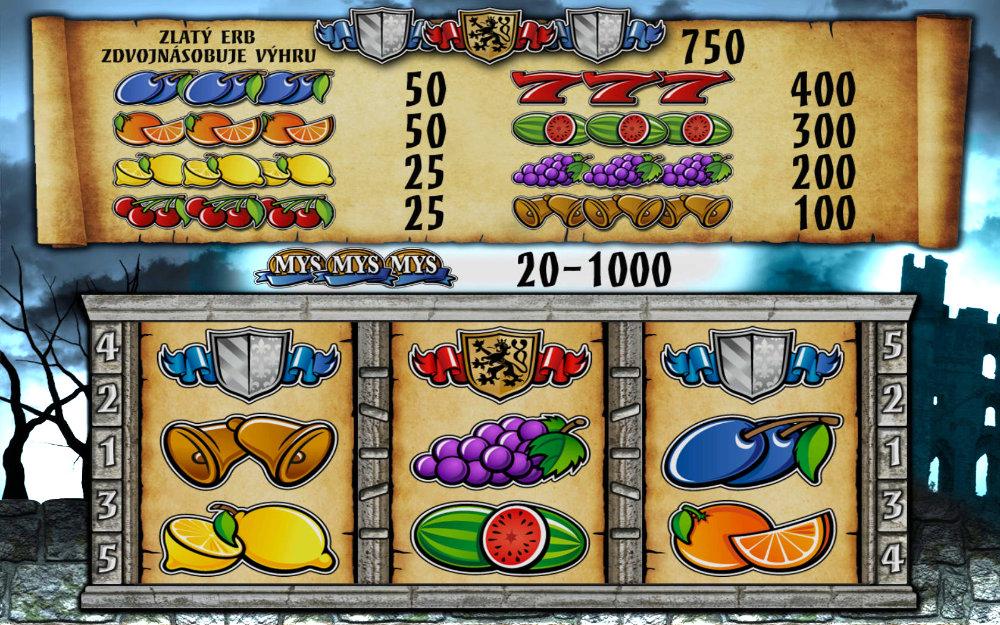
Task: Pick the payline 1 marker beside the bells
Action: point(107,450)
